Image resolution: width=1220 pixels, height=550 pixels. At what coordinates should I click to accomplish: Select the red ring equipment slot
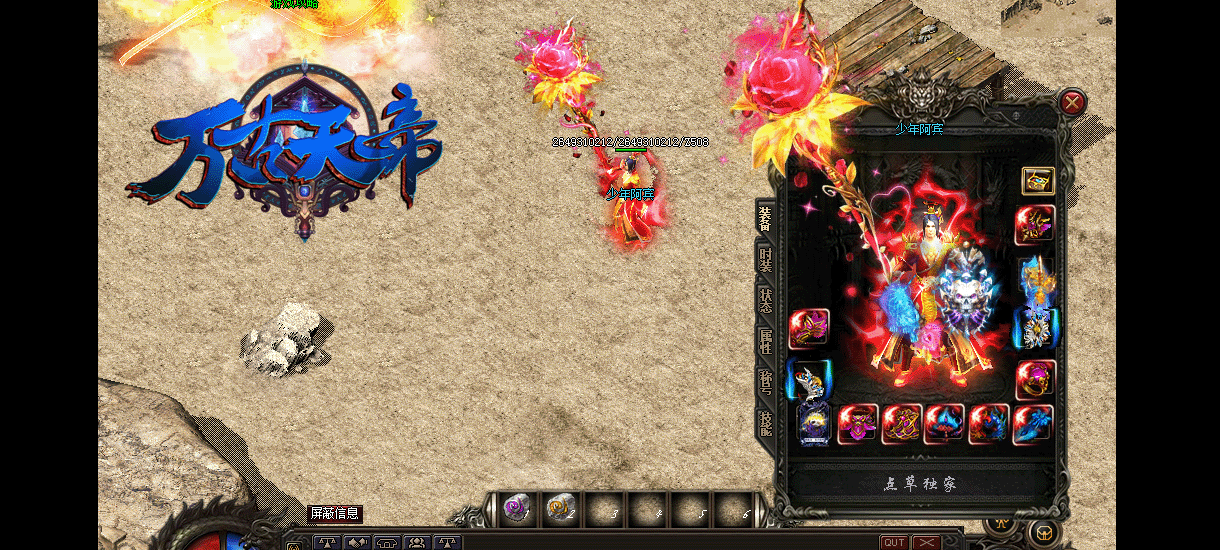1036,380
